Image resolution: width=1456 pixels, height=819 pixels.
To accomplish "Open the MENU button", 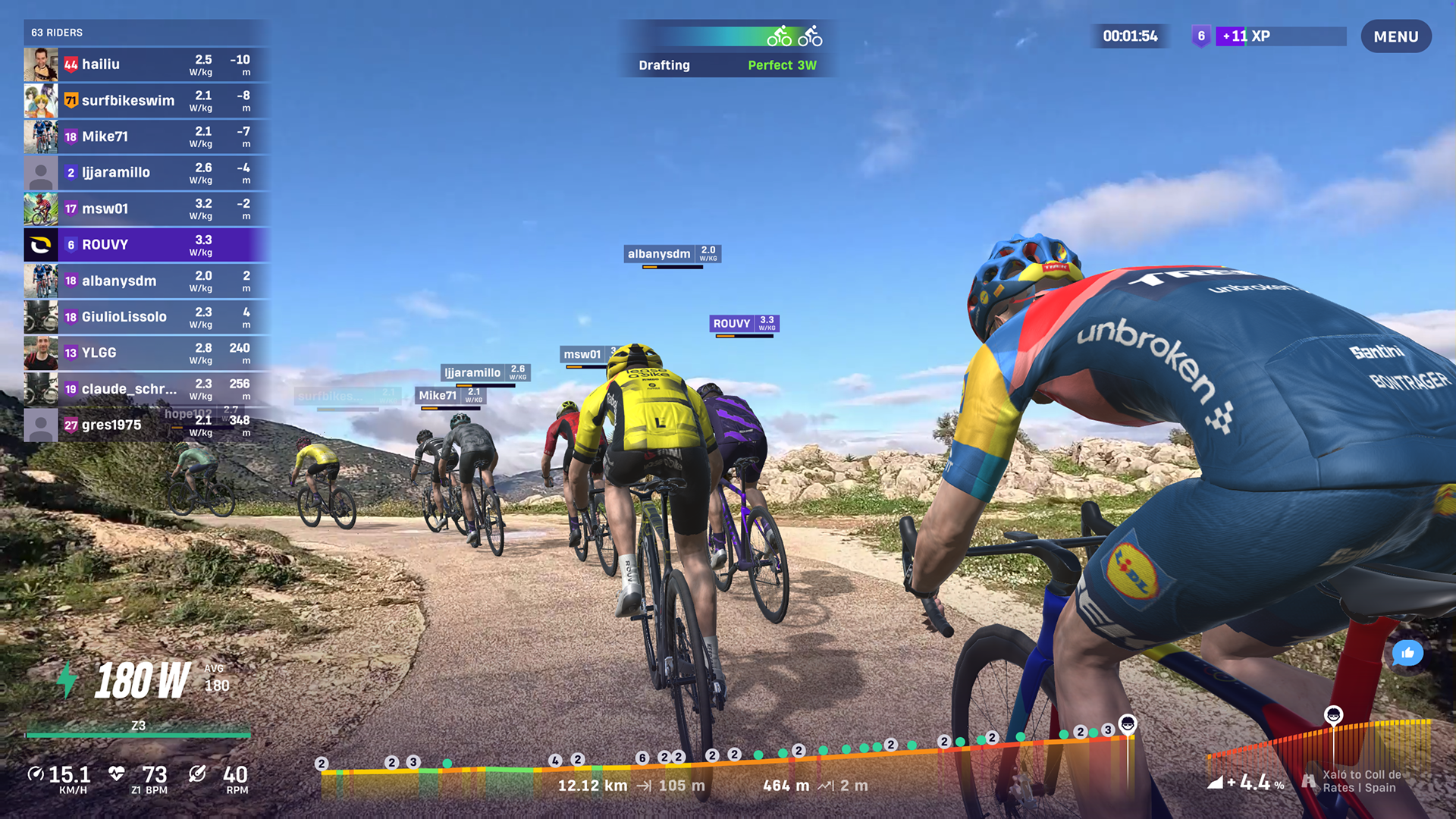I will click(1396, 36).
